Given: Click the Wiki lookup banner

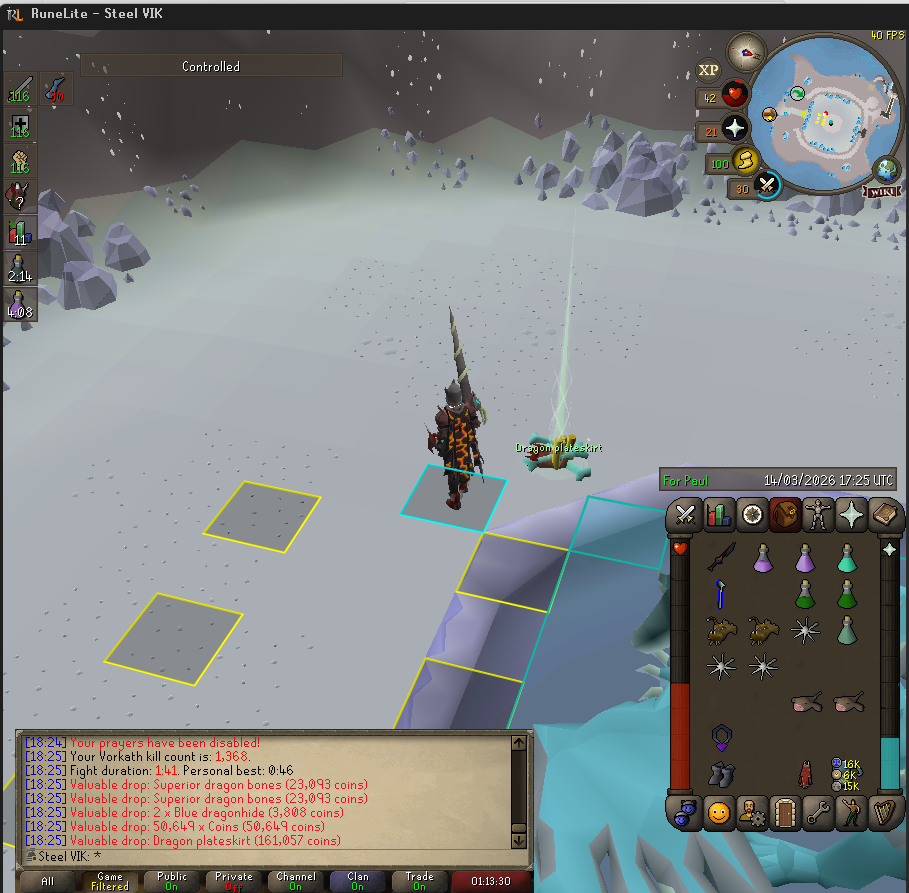Looking at the screenshot, I should coord(879,190).
